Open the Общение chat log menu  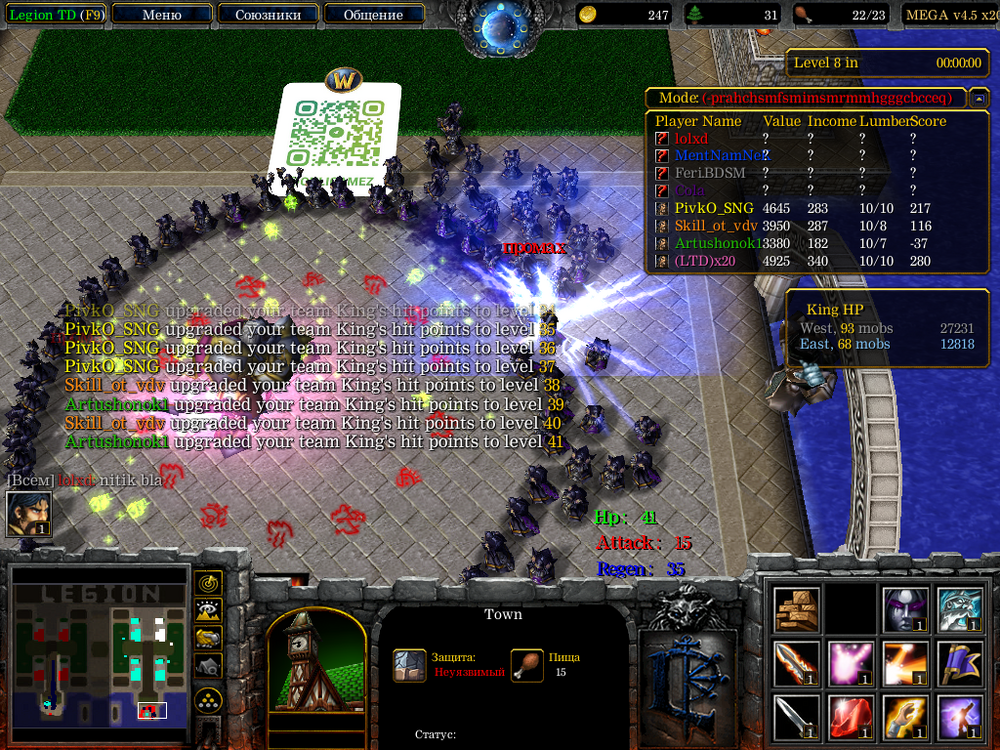coord(373,15)
